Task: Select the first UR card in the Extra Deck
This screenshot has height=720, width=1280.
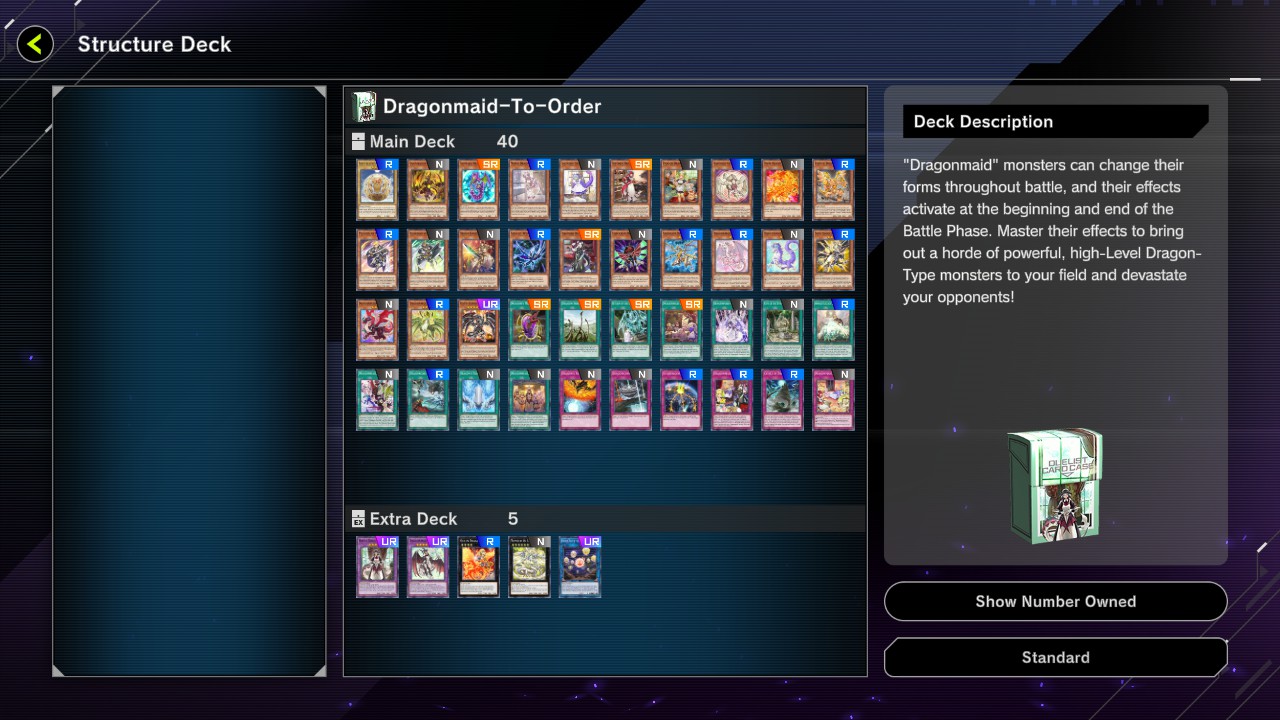Action: tap(376, 567)
